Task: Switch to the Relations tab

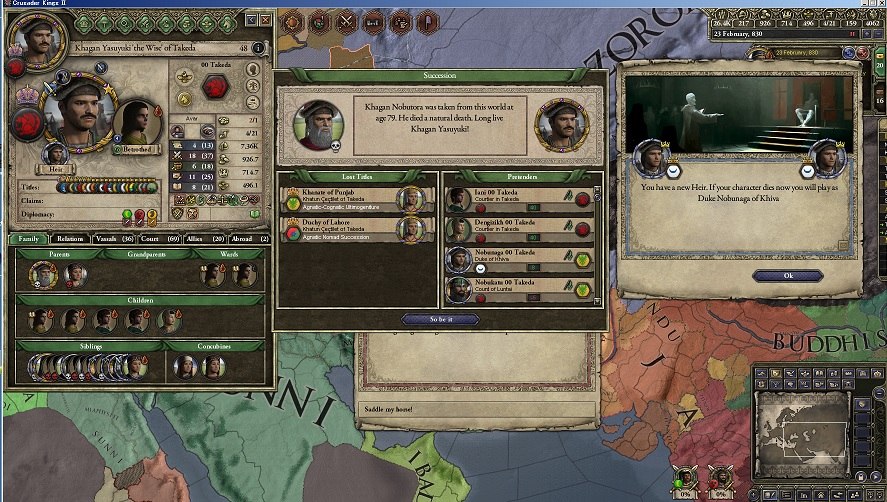Action: 70,239
